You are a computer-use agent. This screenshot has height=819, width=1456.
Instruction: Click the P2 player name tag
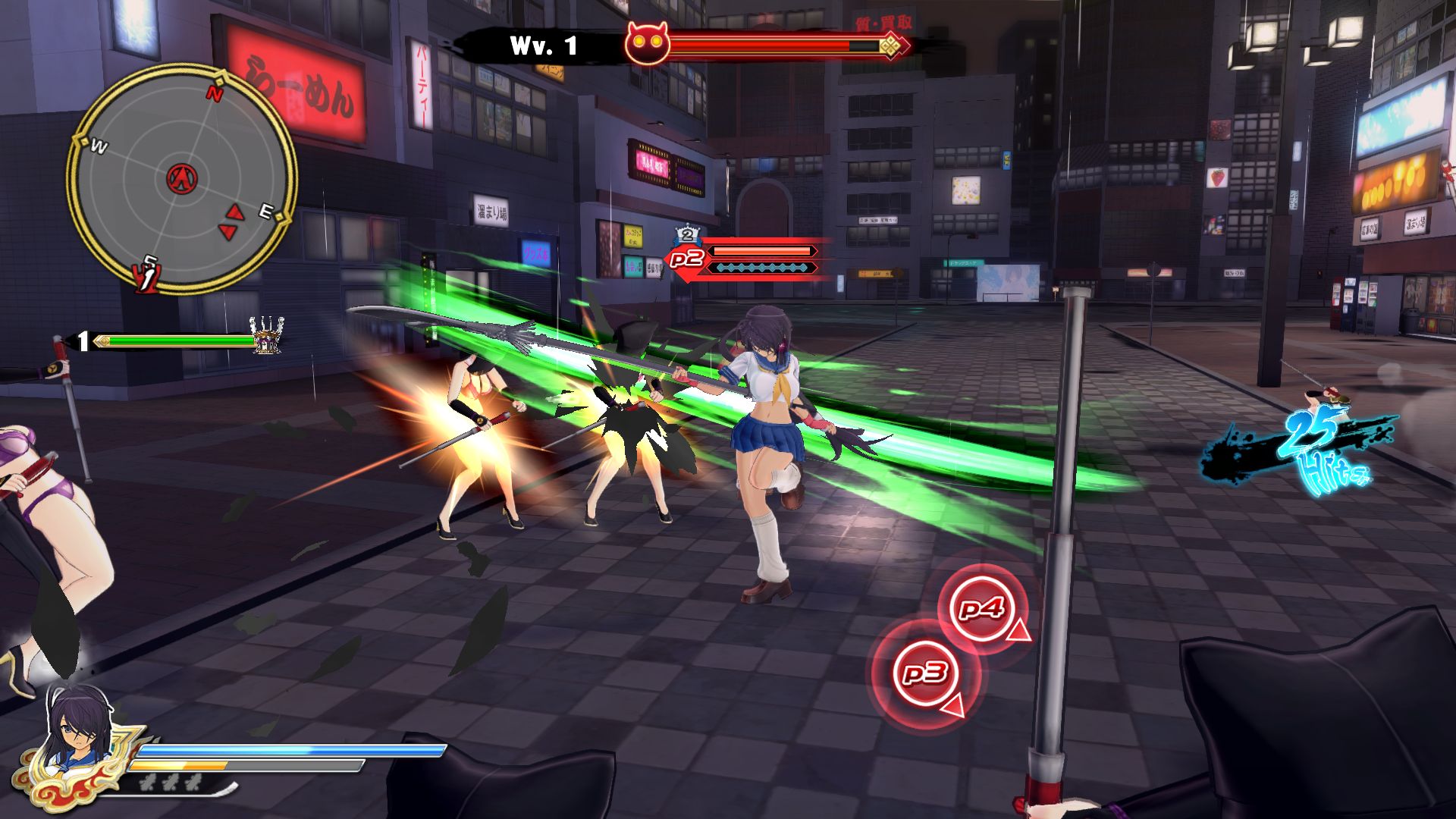(x=687, y=259)
